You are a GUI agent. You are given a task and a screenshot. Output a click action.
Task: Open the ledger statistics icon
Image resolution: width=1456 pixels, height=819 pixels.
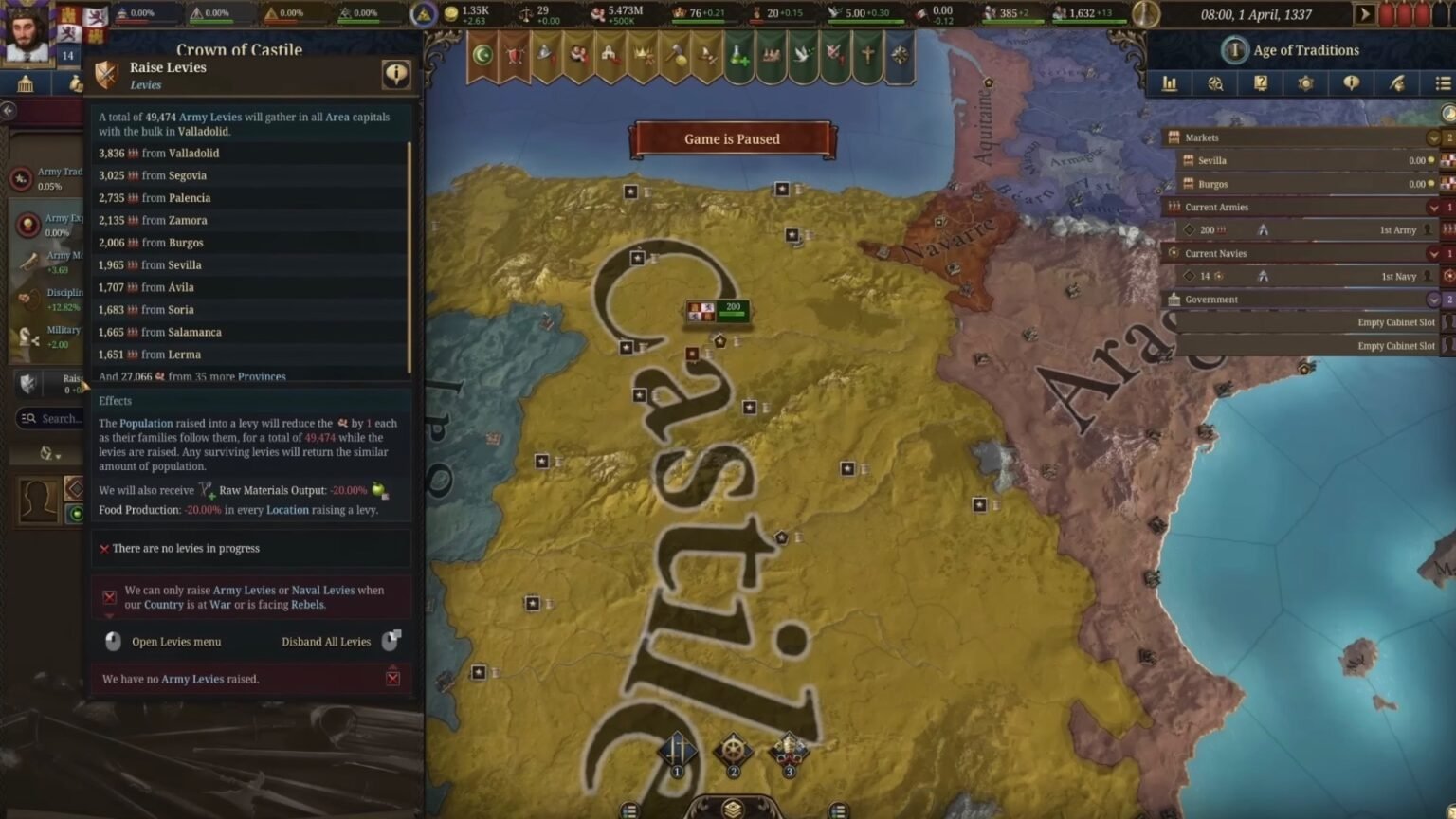[x=1170, y=83]
